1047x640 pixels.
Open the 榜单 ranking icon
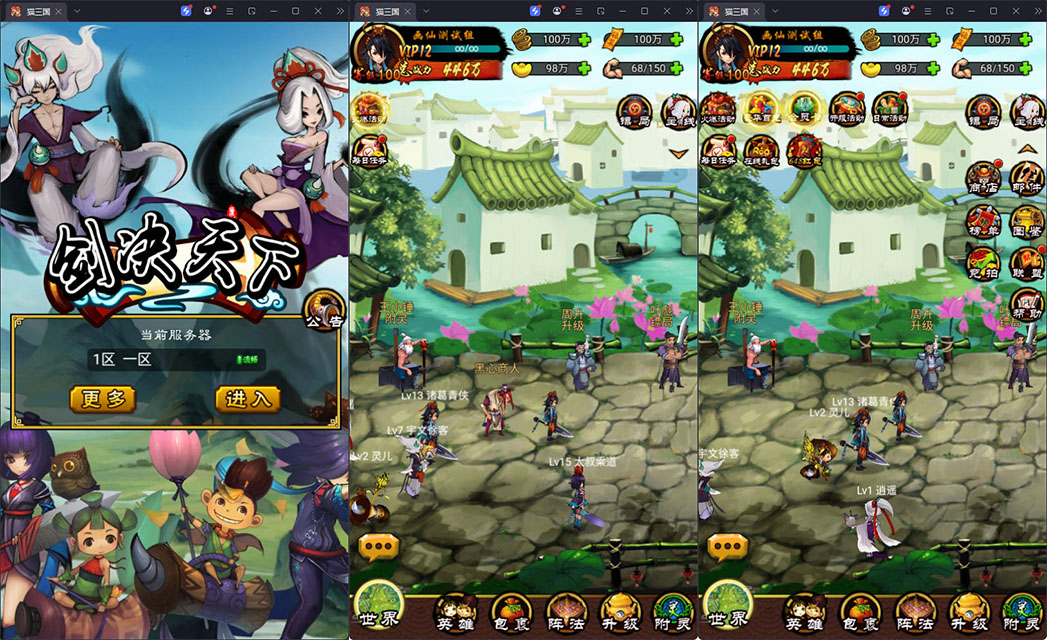(984, 222)
